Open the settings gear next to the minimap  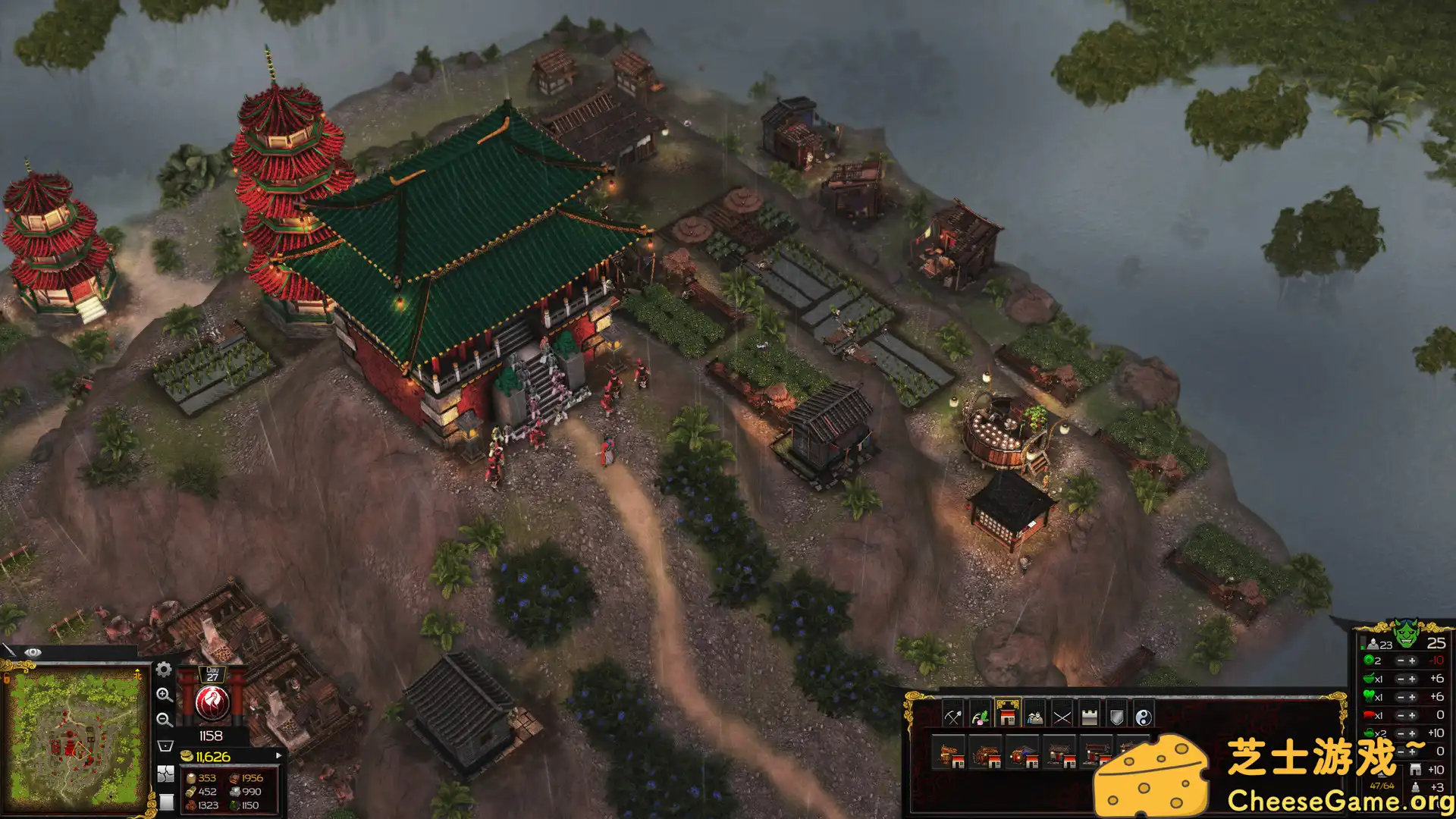pos(164,670)
